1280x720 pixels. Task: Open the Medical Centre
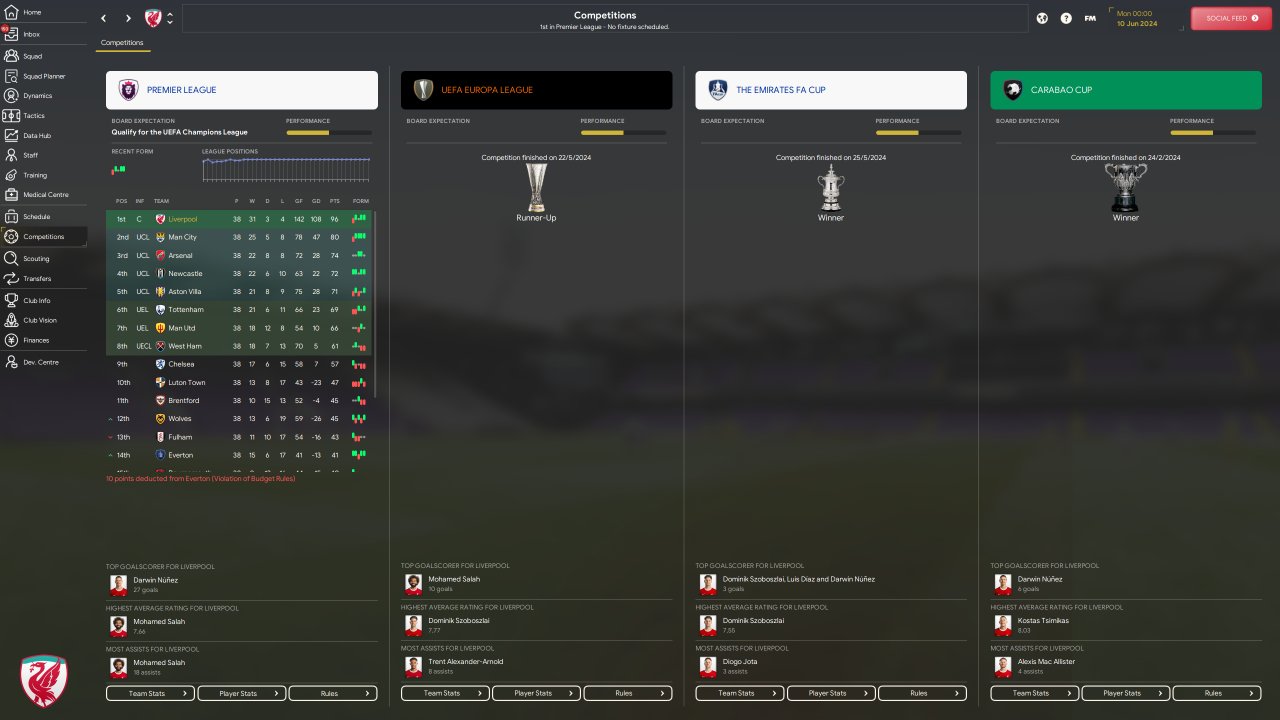tap(45, 195)
